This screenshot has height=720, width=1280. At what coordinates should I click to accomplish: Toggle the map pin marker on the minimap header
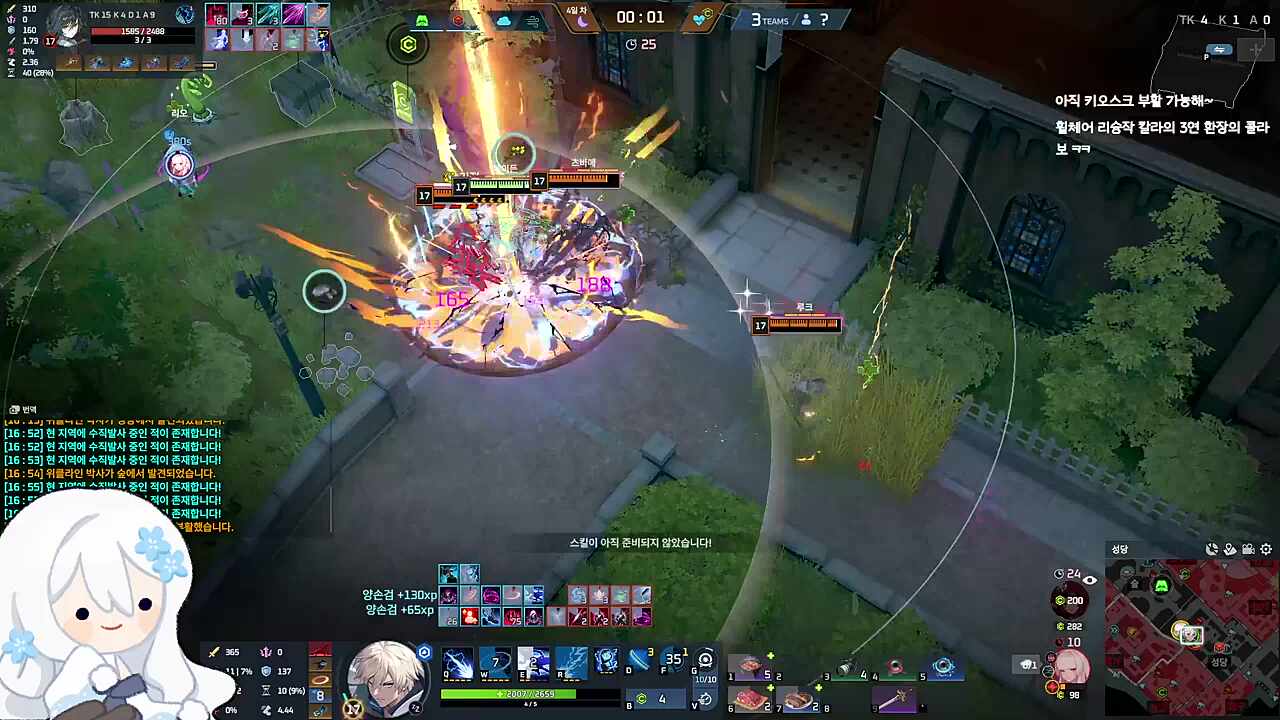point(1228,550)
